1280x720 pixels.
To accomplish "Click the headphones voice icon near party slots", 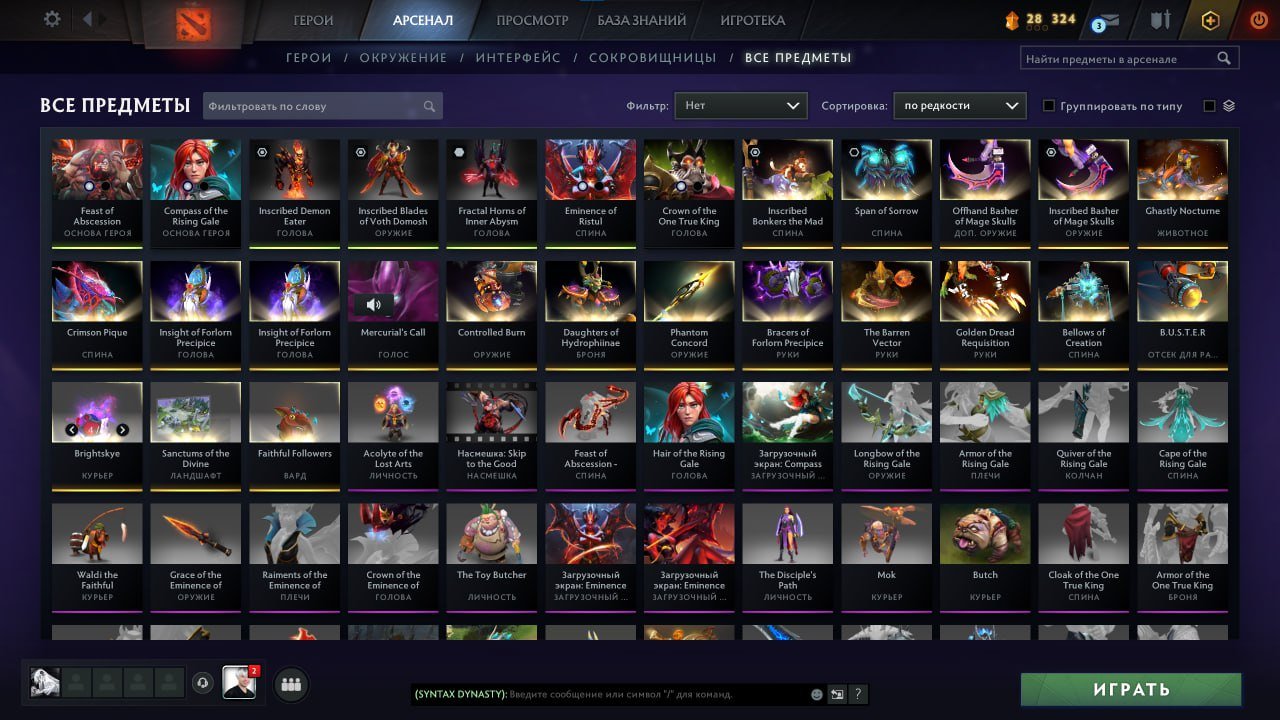I will pos(204,683).
